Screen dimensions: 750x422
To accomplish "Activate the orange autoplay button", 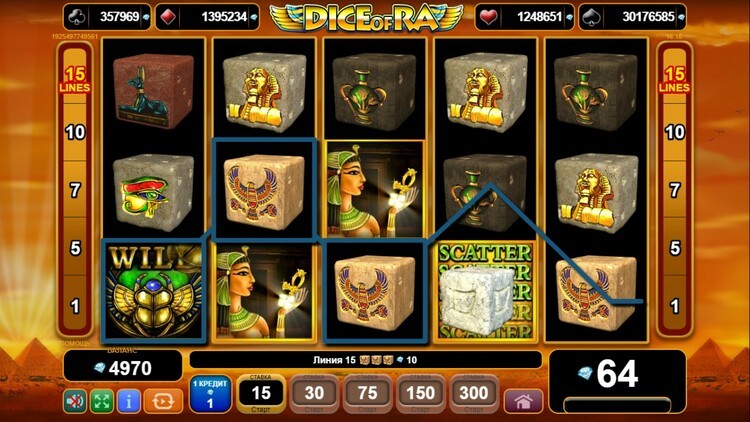I will coord(158,401).
